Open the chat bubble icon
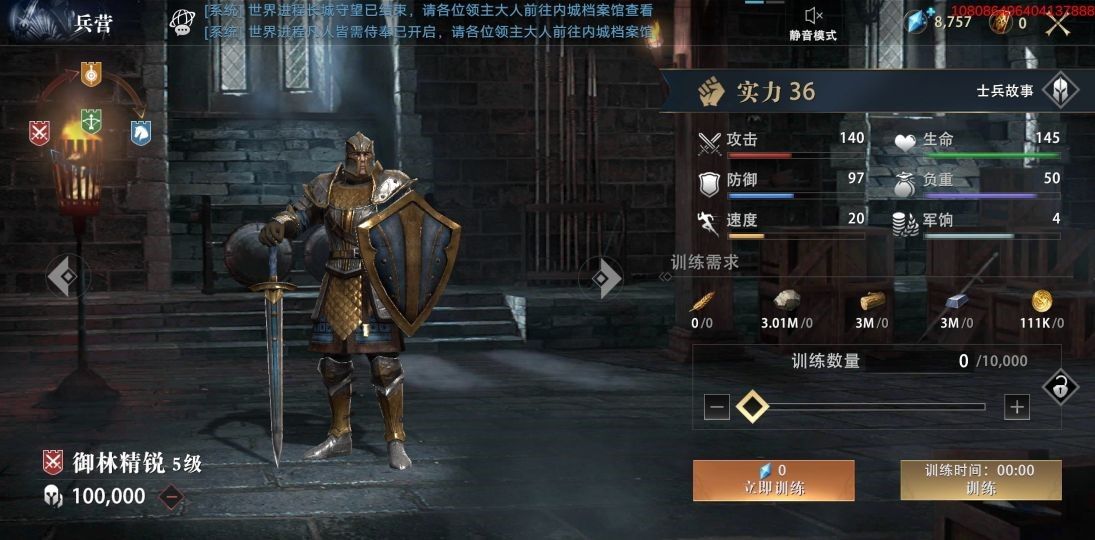Screen dimensions: 1095x540 [182, 21]
